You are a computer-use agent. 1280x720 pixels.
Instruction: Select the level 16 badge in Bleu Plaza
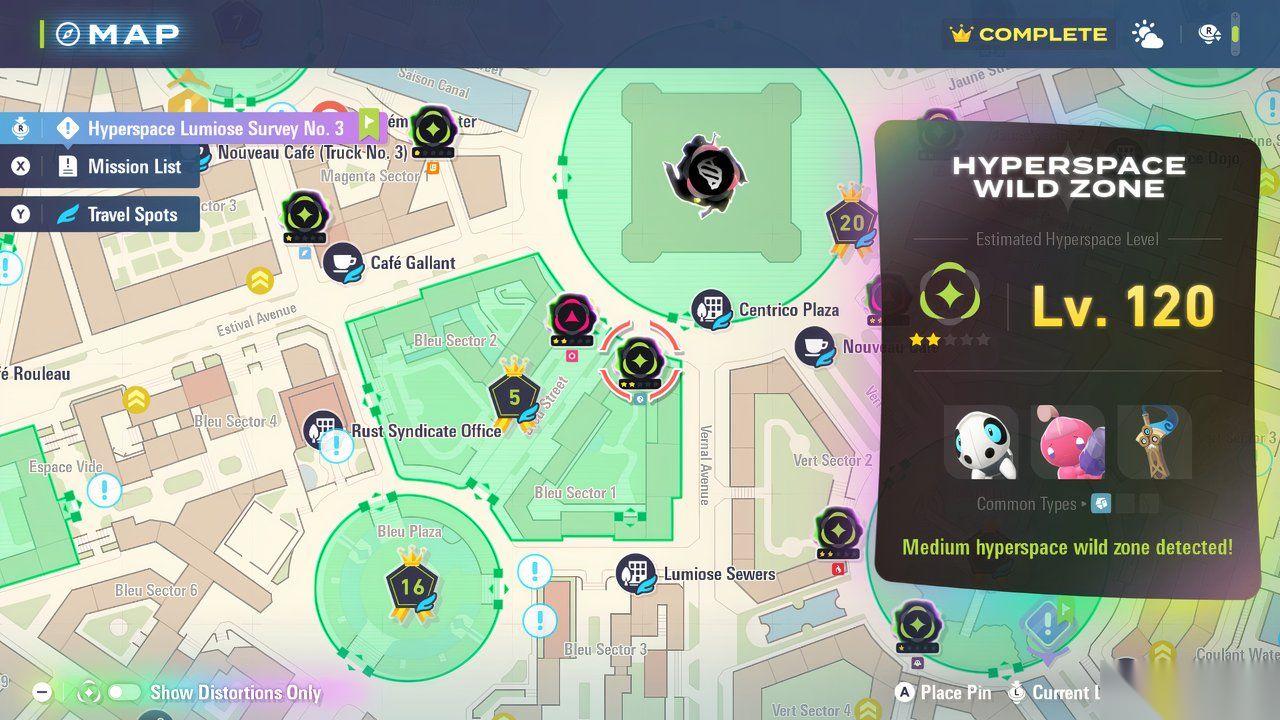click(x=412, y=586)
